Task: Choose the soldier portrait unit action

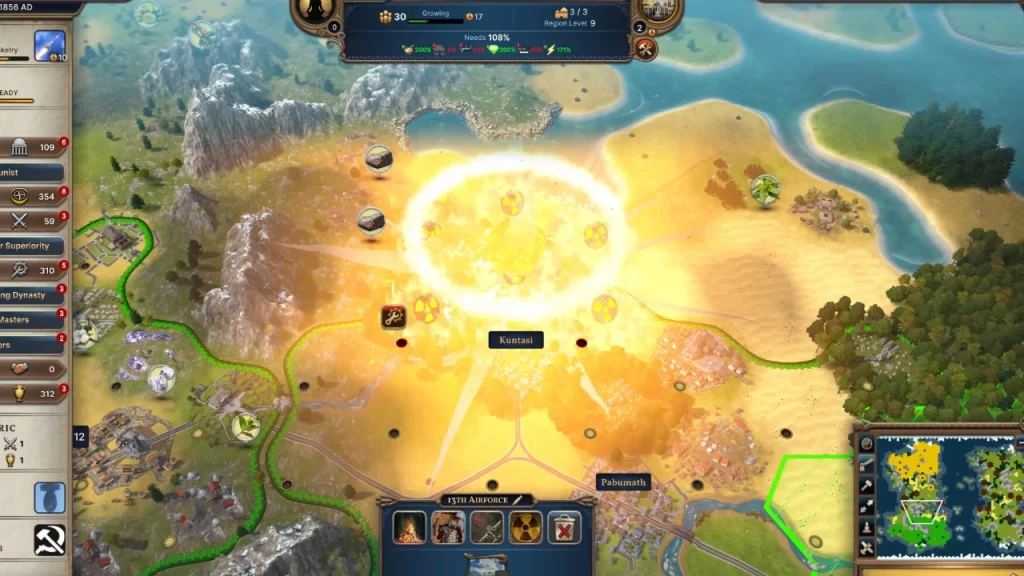Action: 448,527
